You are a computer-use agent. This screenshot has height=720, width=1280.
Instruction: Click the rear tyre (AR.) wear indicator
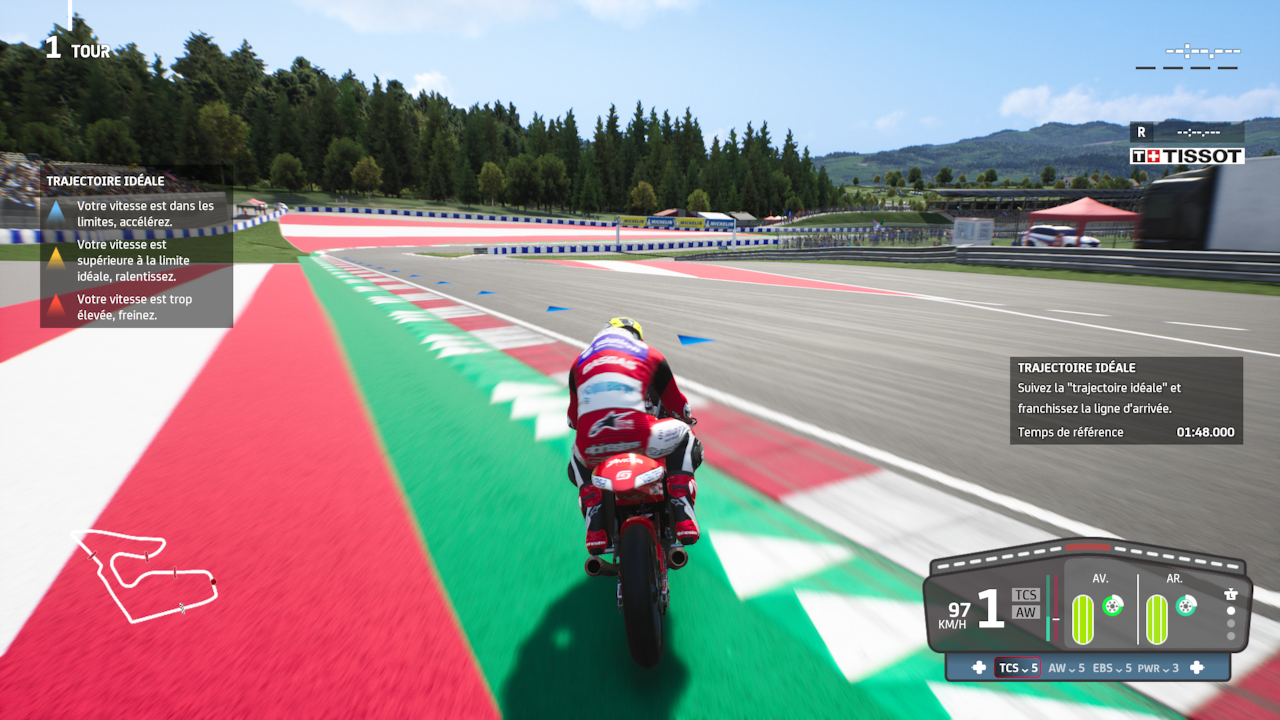pyautogui.click(x=1156, y=619)
